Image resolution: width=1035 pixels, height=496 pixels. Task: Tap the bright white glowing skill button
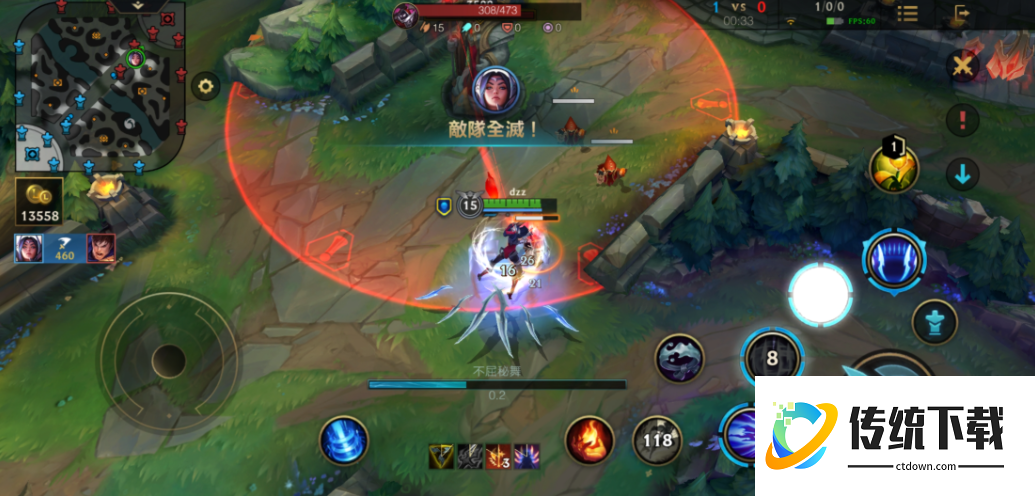point(820,293)
